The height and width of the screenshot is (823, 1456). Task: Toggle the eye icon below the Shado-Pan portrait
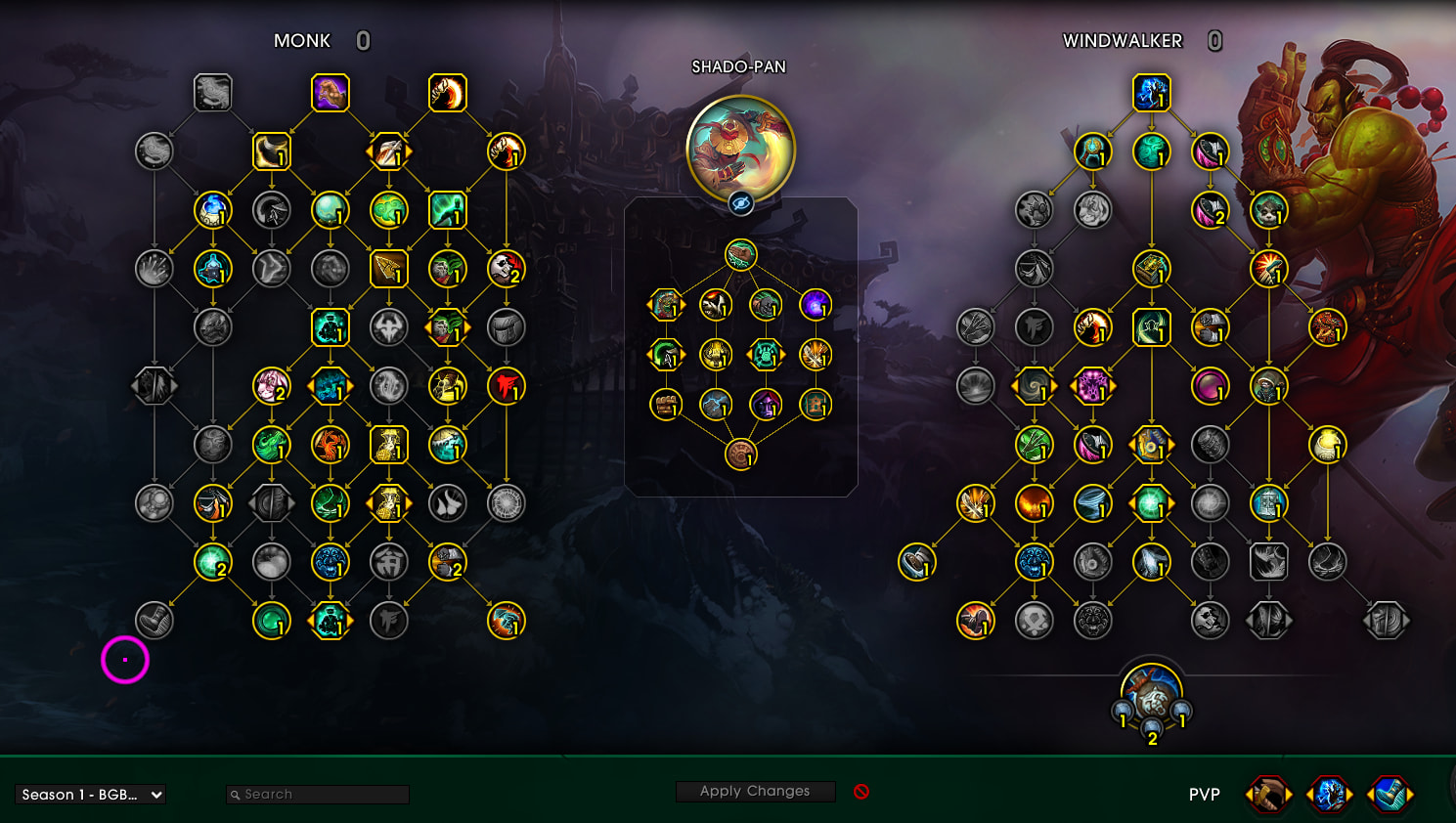(741, 203)
